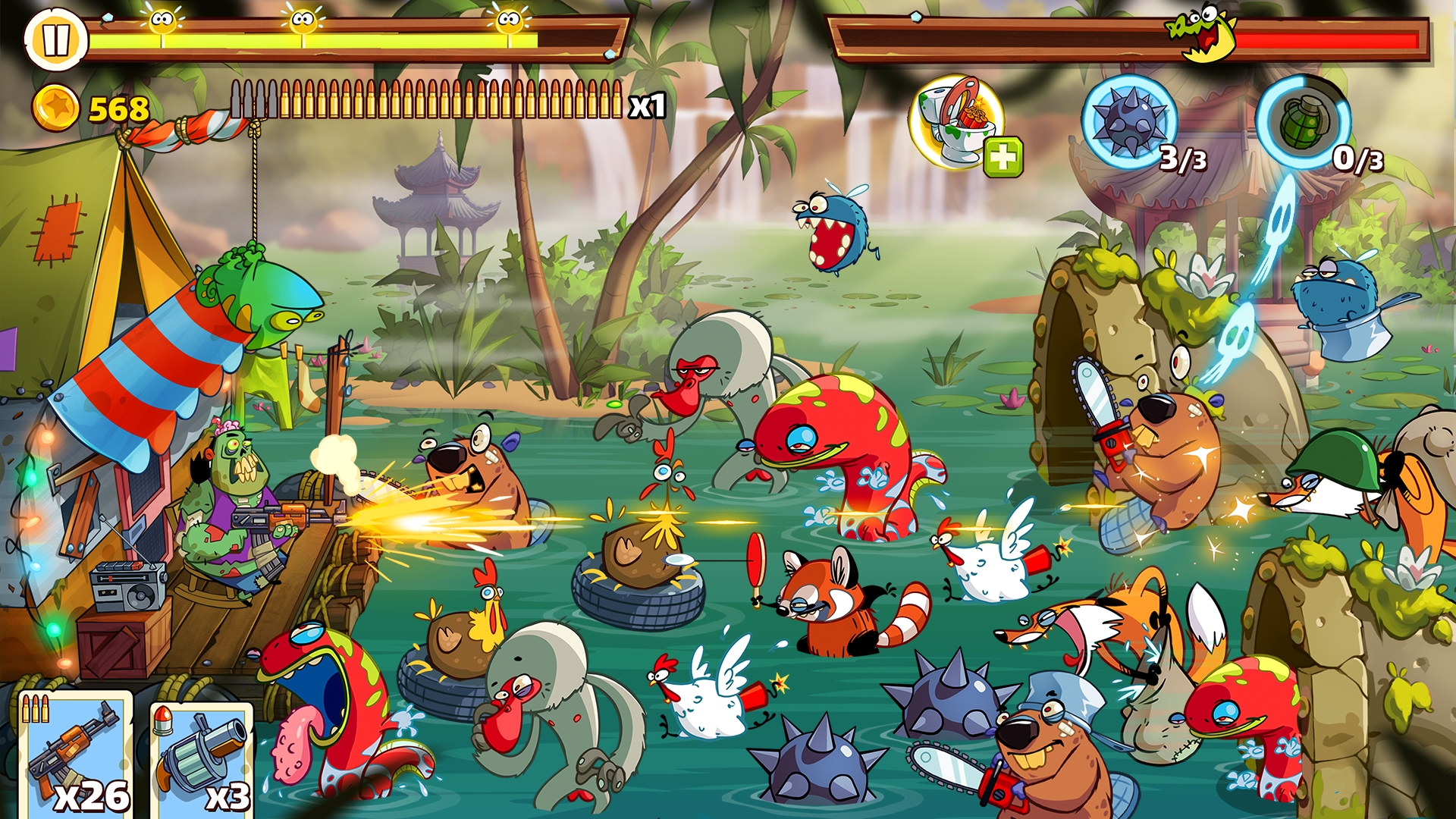Switch to the revolver weapon card
1456x819 pixels.
(201, 758)
